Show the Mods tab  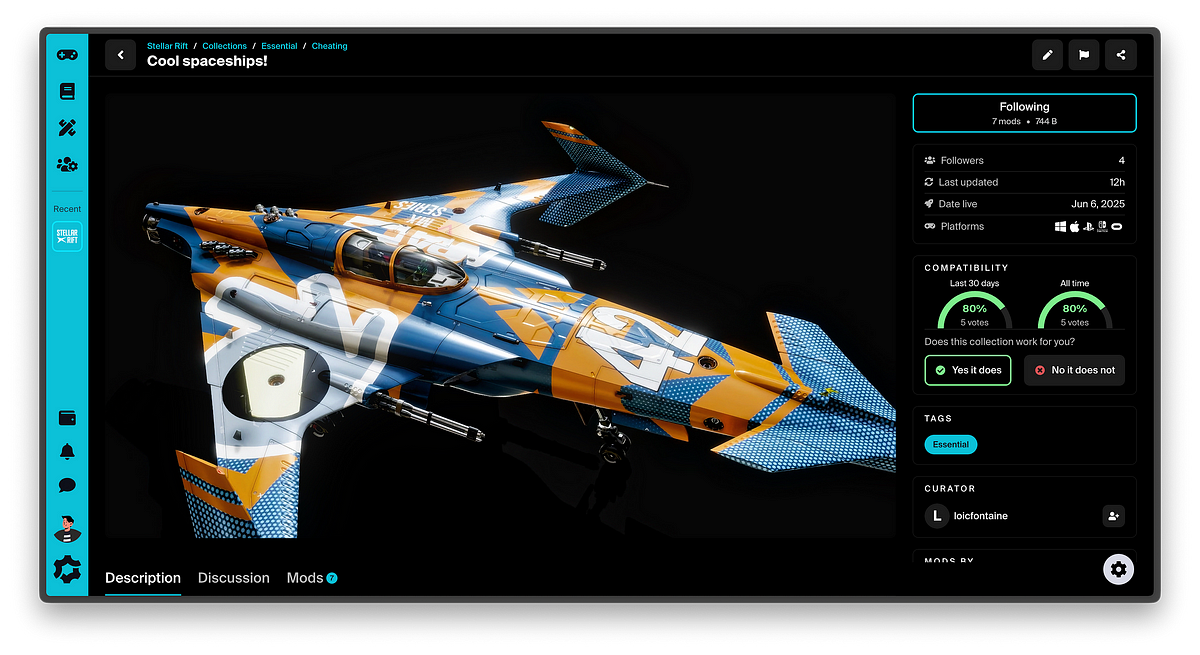pos(305,578)
